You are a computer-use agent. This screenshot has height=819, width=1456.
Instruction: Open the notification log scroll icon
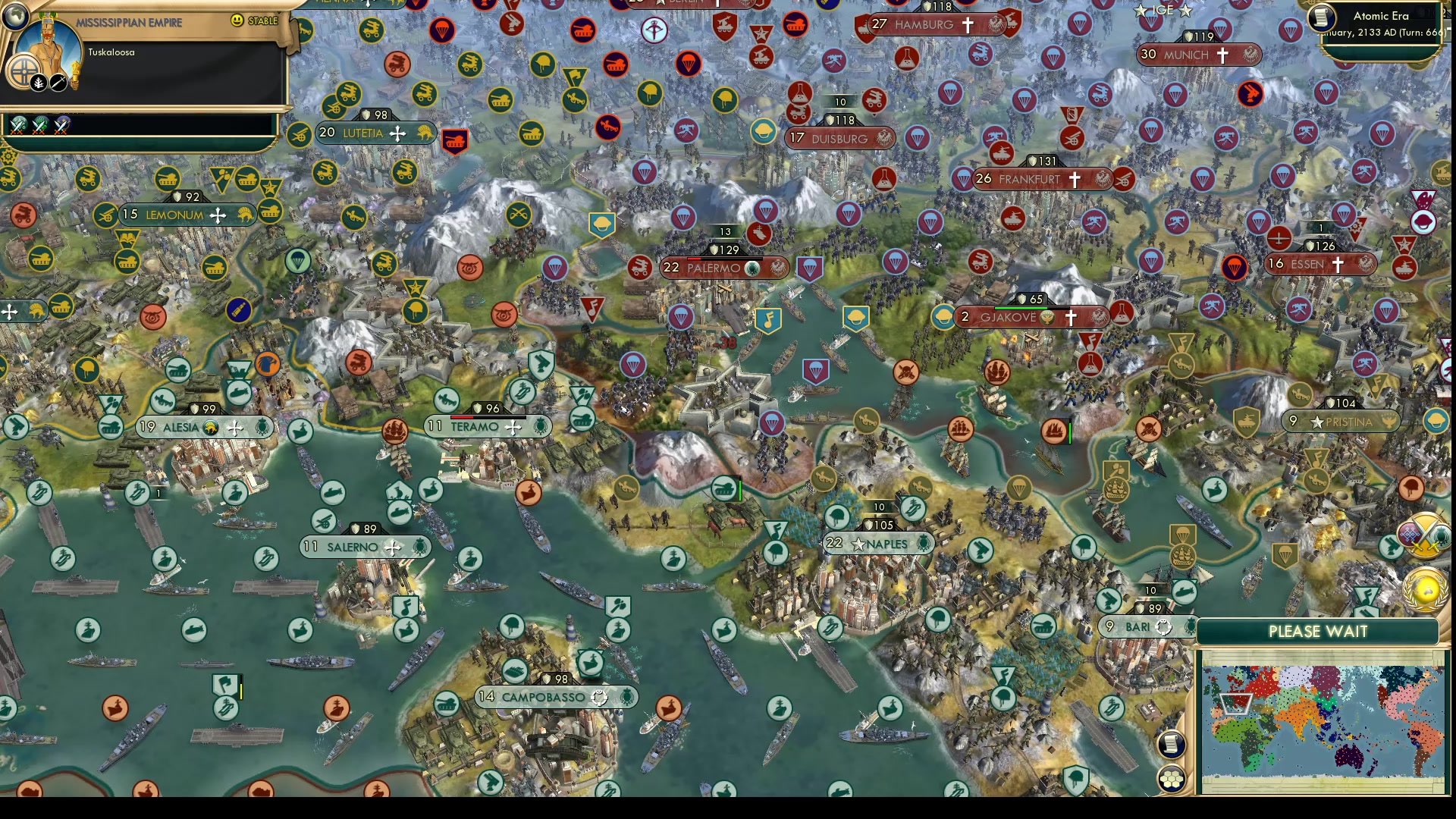pos(1172,743)
